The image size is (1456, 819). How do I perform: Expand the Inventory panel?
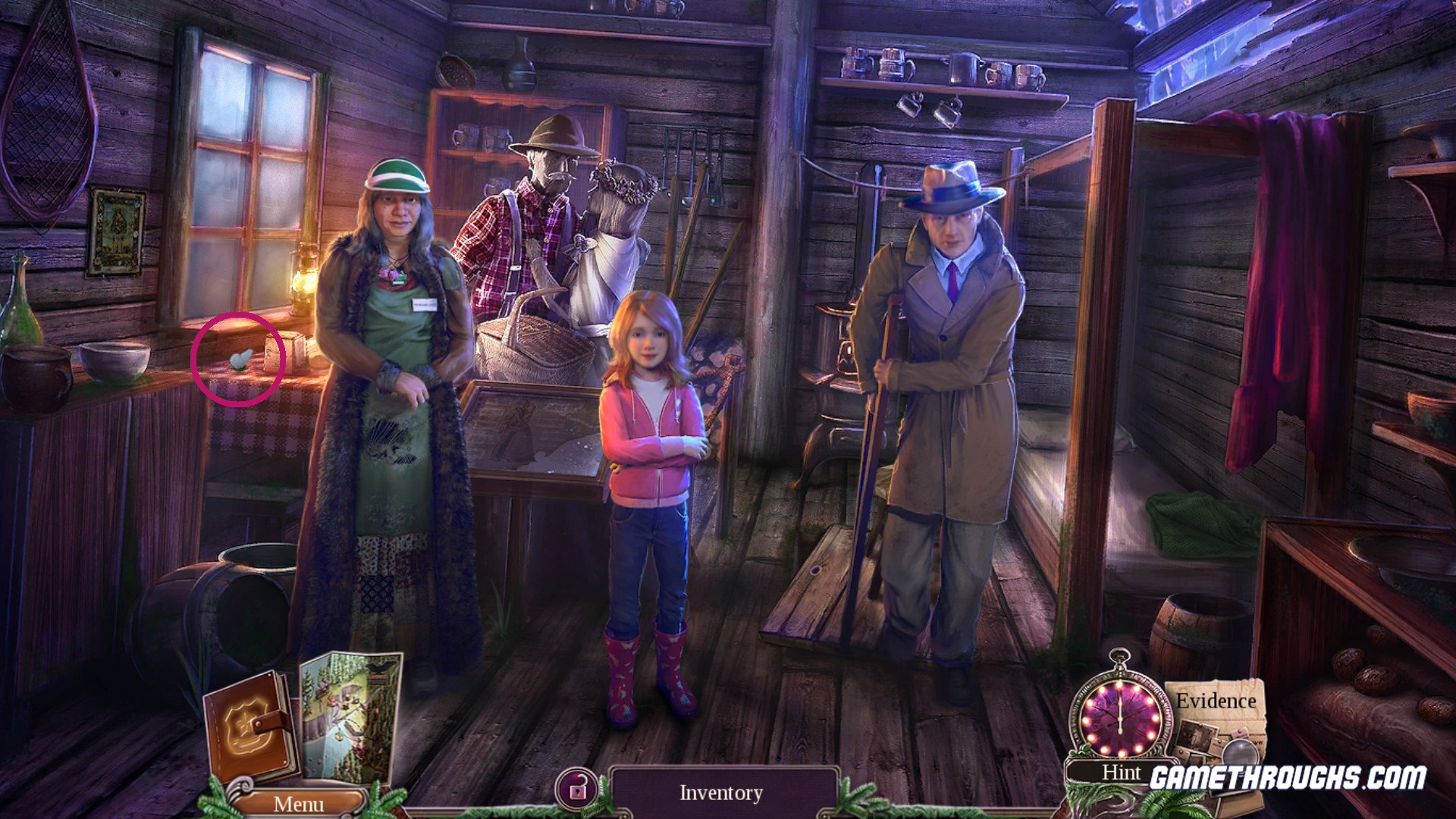pos(720,793)
